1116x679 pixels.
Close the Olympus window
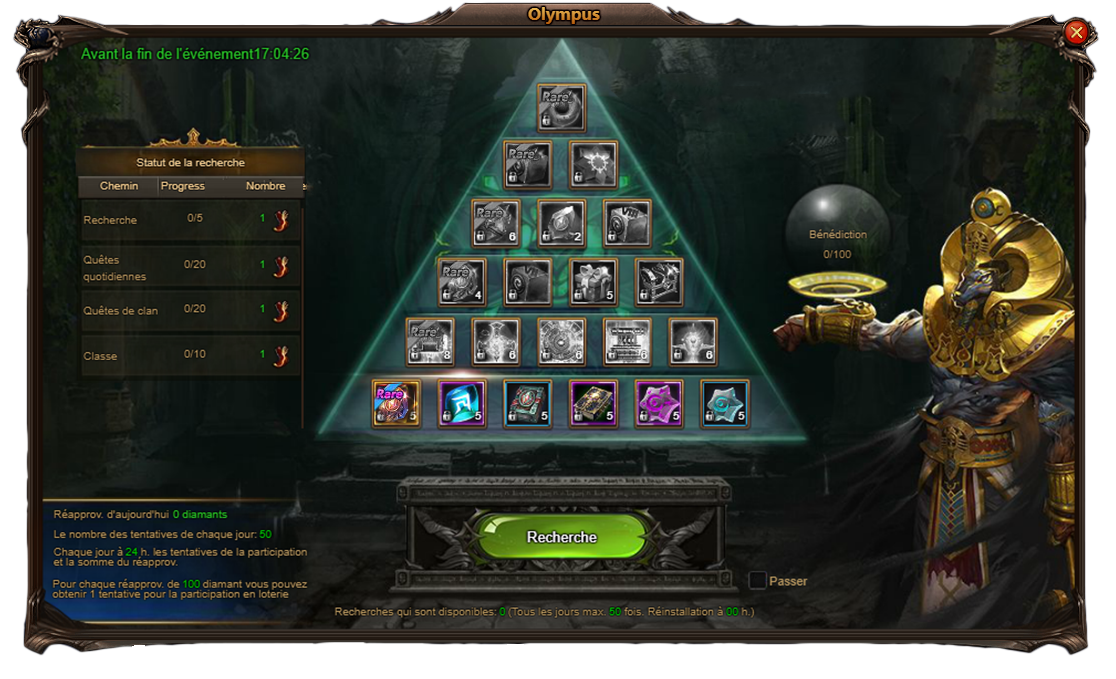[1077, 33]
